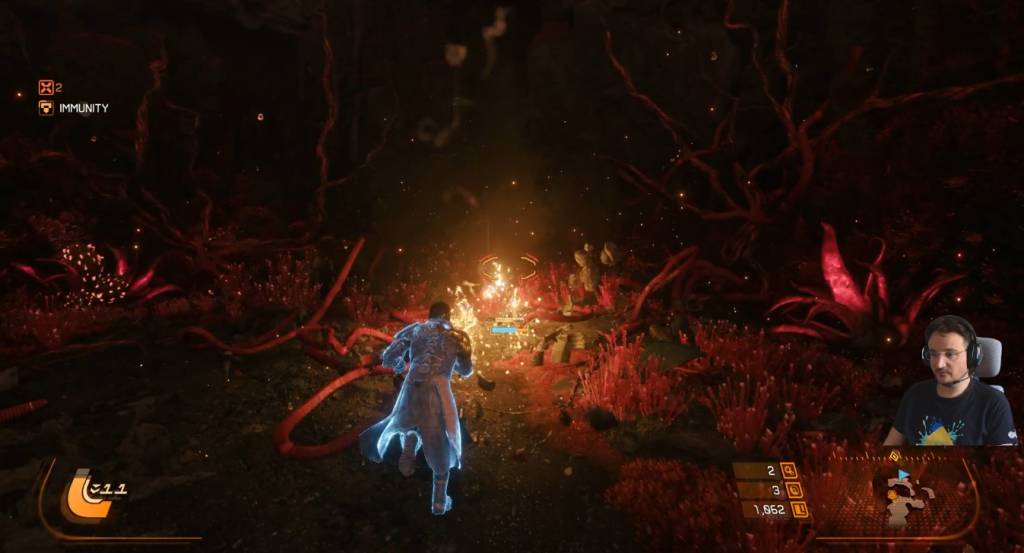Click the diamond objective marker above the minimap
The height and width of the screenshot is (553, 1024).
(x=894, y=456)
